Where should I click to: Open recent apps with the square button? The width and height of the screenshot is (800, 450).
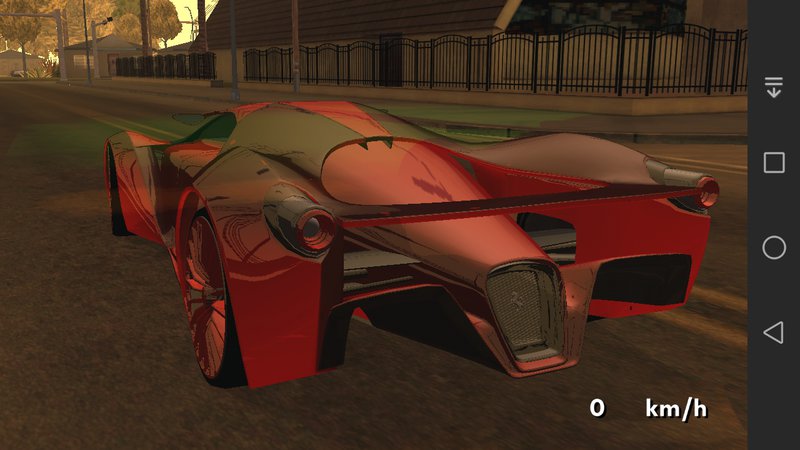(774, 163)
